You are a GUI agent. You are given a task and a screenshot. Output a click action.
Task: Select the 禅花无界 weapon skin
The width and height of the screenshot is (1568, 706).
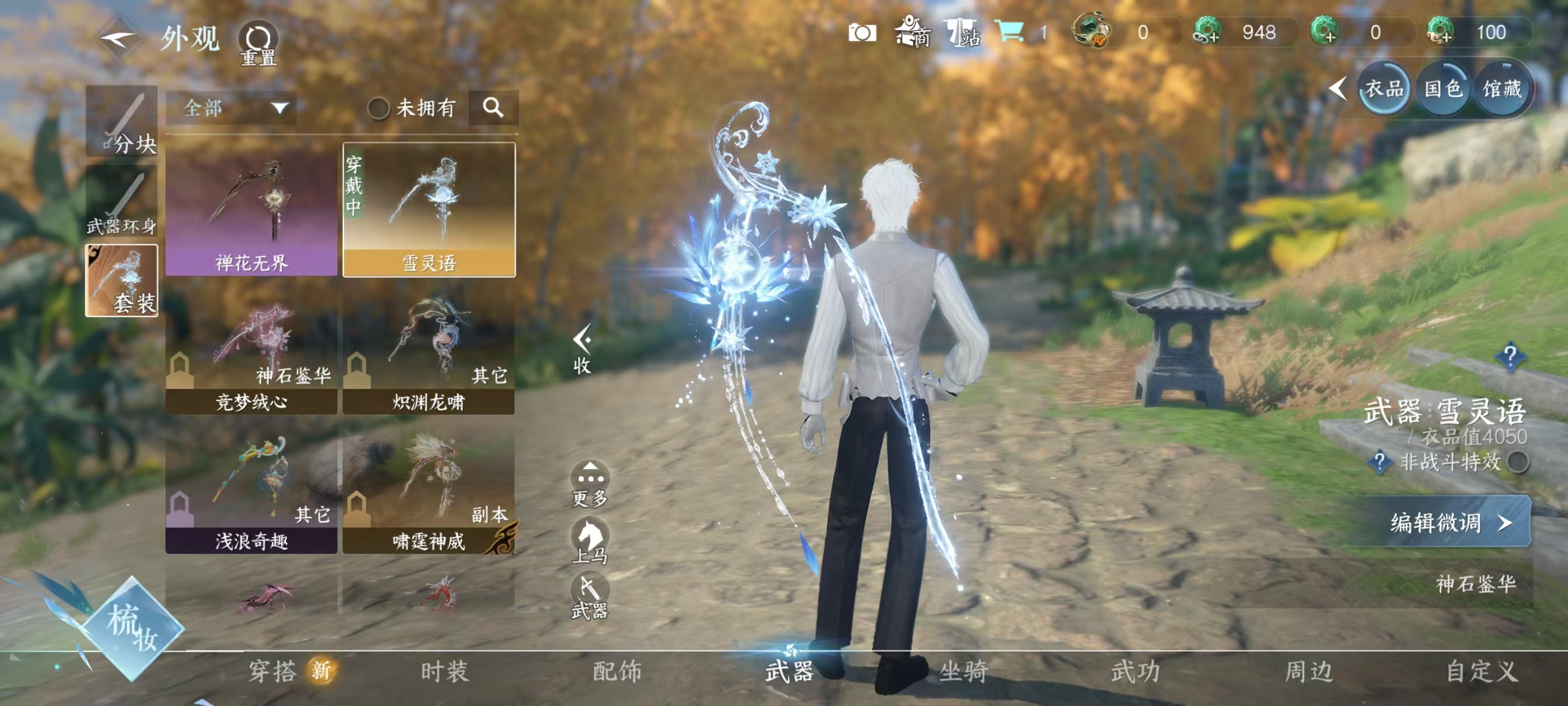(x=251, y=210)
